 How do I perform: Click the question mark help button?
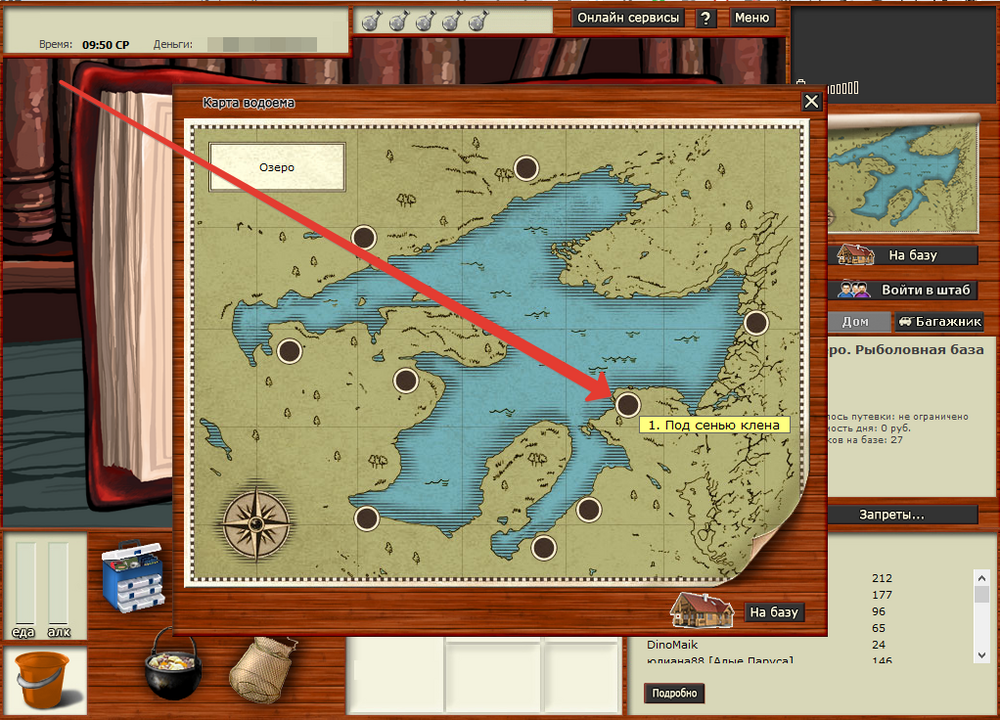pyautogui.click(x=706, y=18)
